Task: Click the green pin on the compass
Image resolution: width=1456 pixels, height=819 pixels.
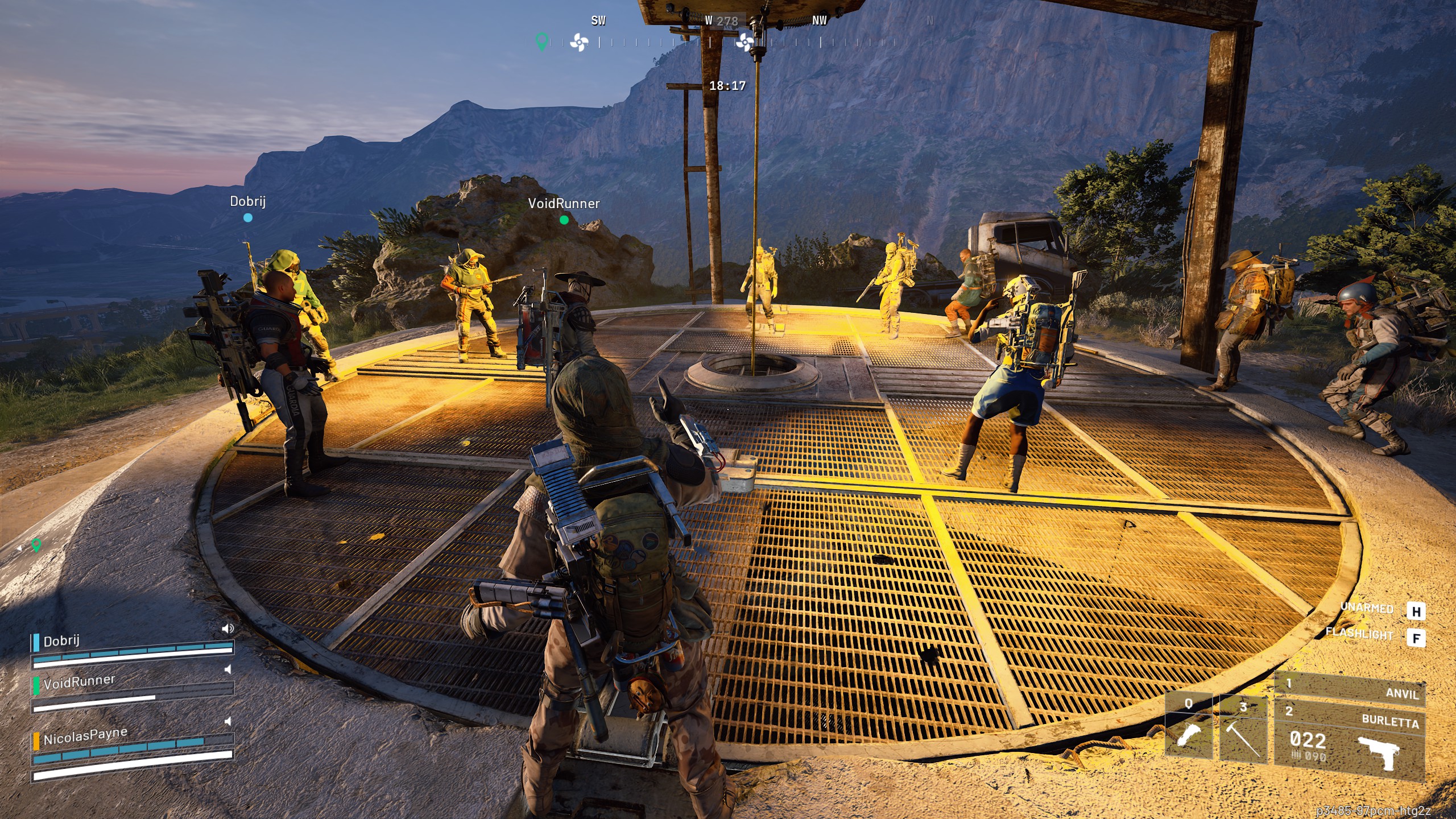Action: coord(542,41)
